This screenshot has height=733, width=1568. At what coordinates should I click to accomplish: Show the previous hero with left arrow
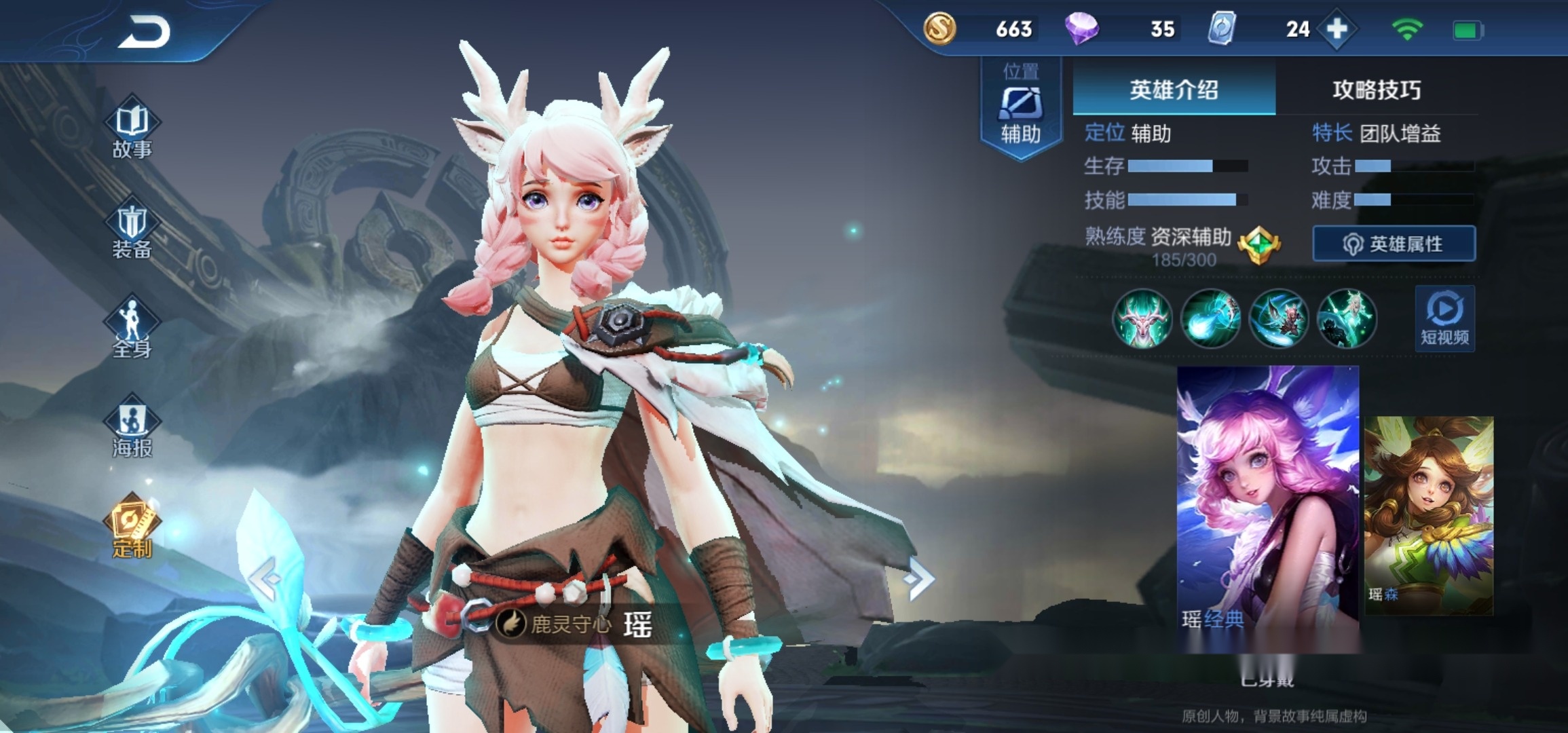(x=264, y=579)
